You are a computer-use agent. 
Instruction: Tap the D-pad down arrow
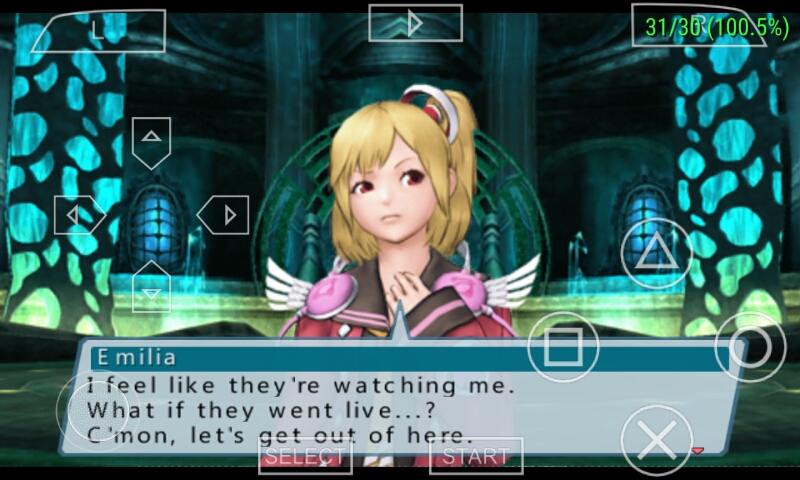pyautogui.click(x=151, y=287)
